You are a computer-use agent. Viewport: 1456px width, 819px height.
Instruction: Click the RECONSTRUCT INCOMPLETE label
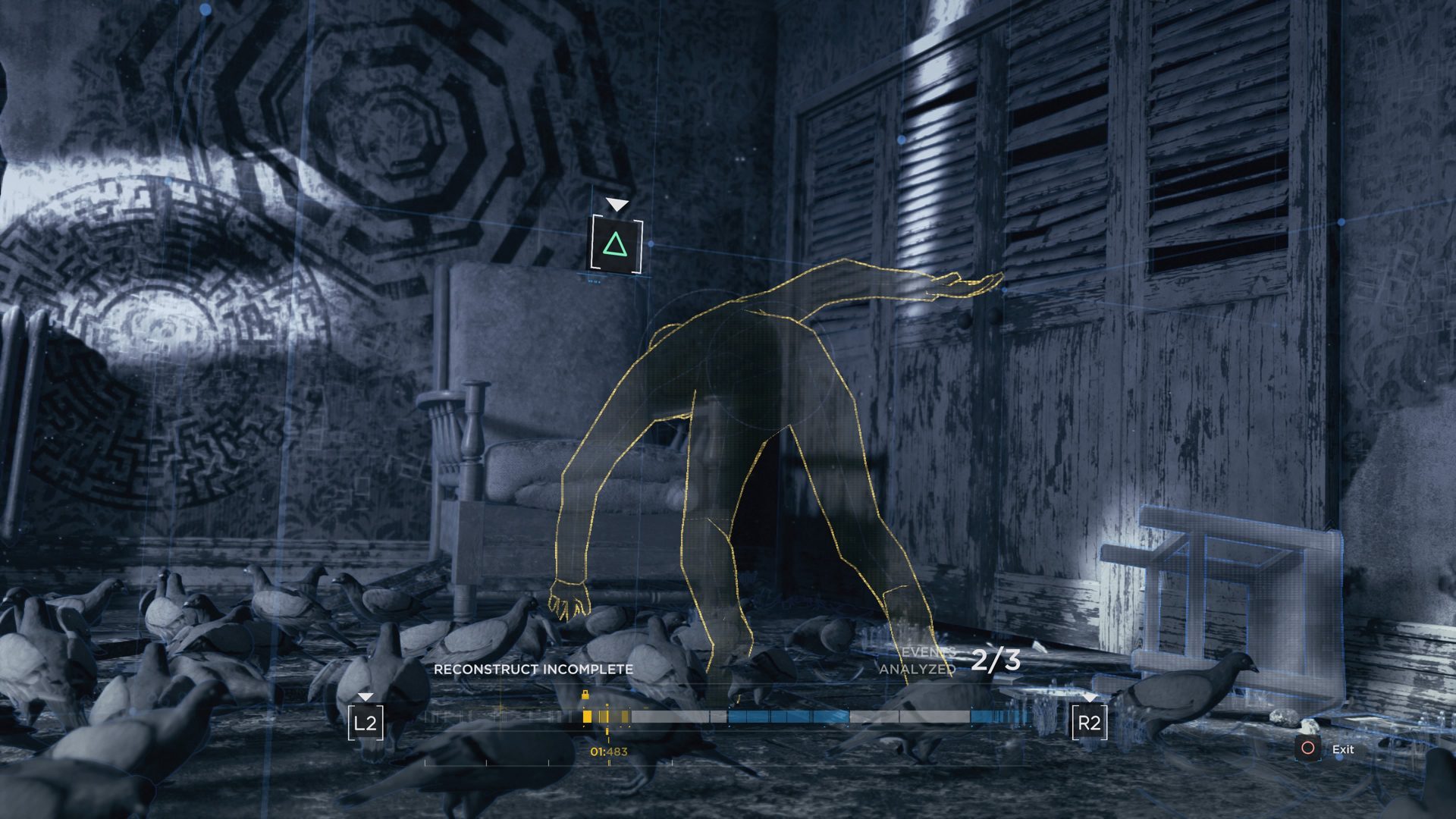coord(533,670)
